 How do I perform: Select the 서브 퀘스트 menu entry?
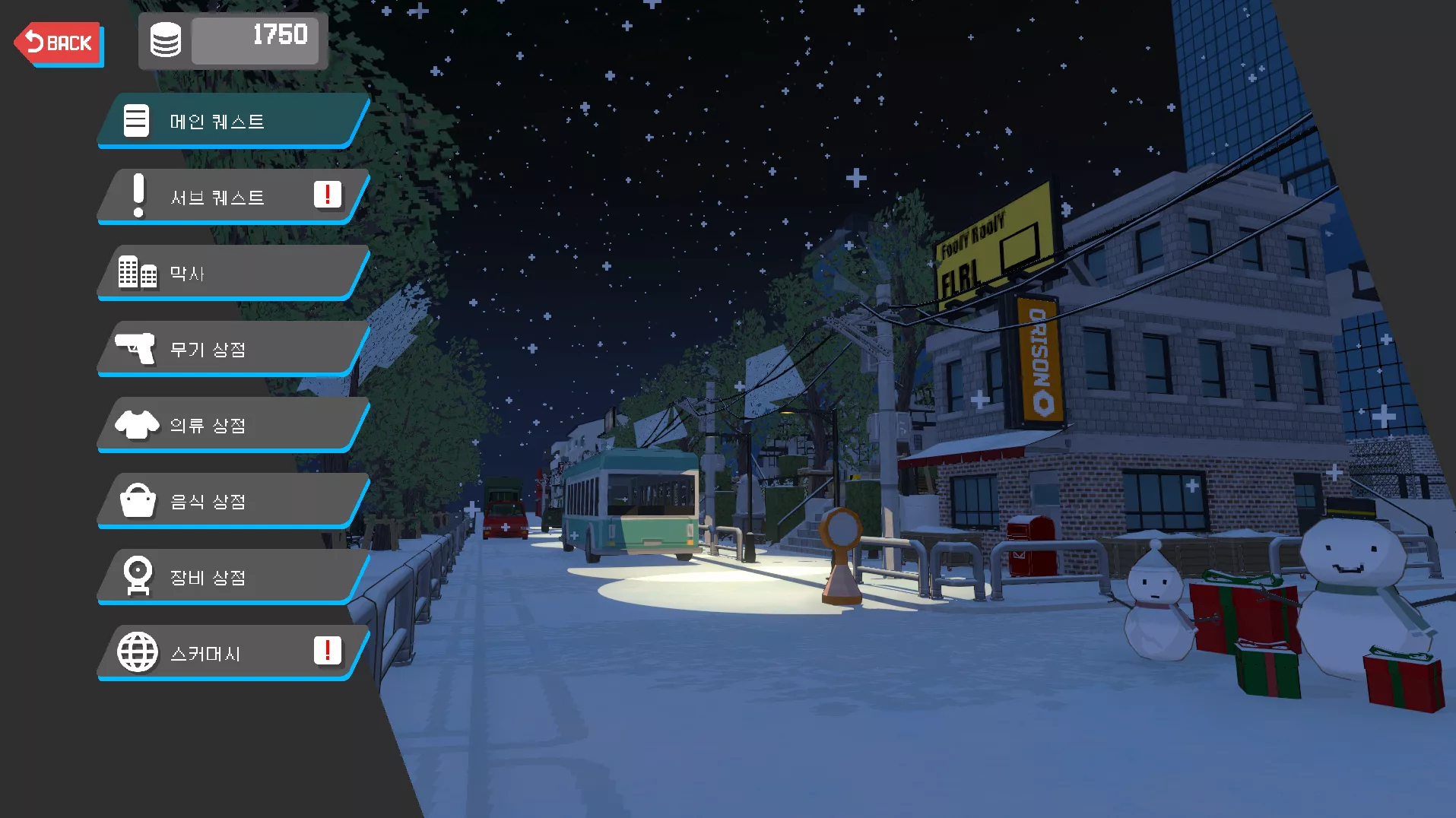point(232,197)
